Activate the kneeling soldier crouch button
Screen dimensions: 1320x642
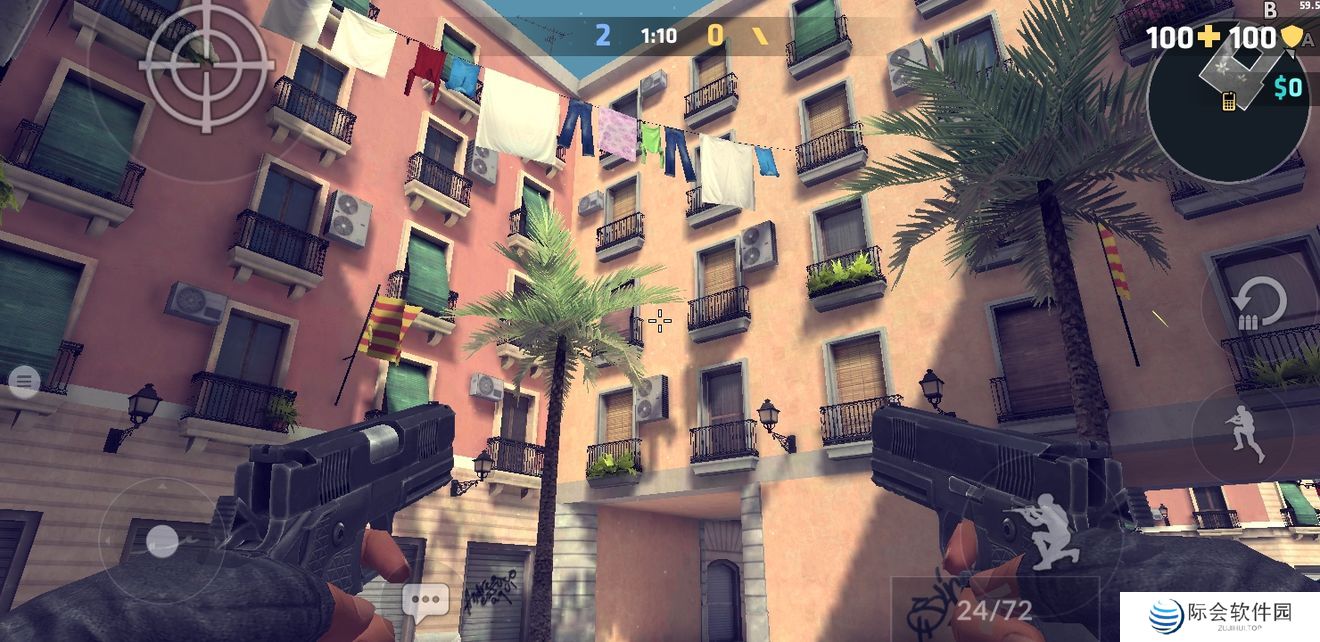pos(1040,528)
